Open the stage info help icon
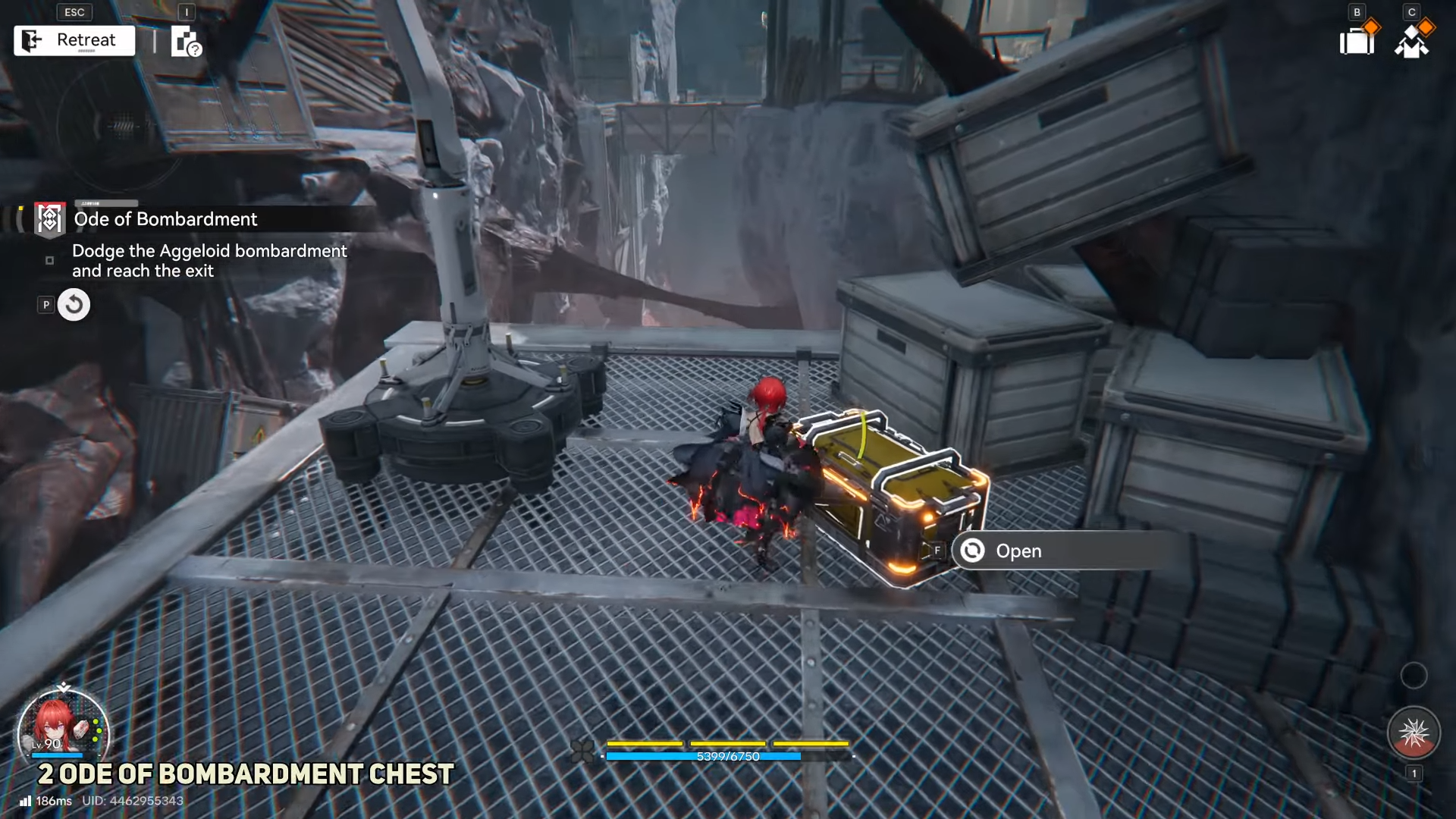1456x819 pixels. pyautogui.click(x=185, y=42)
